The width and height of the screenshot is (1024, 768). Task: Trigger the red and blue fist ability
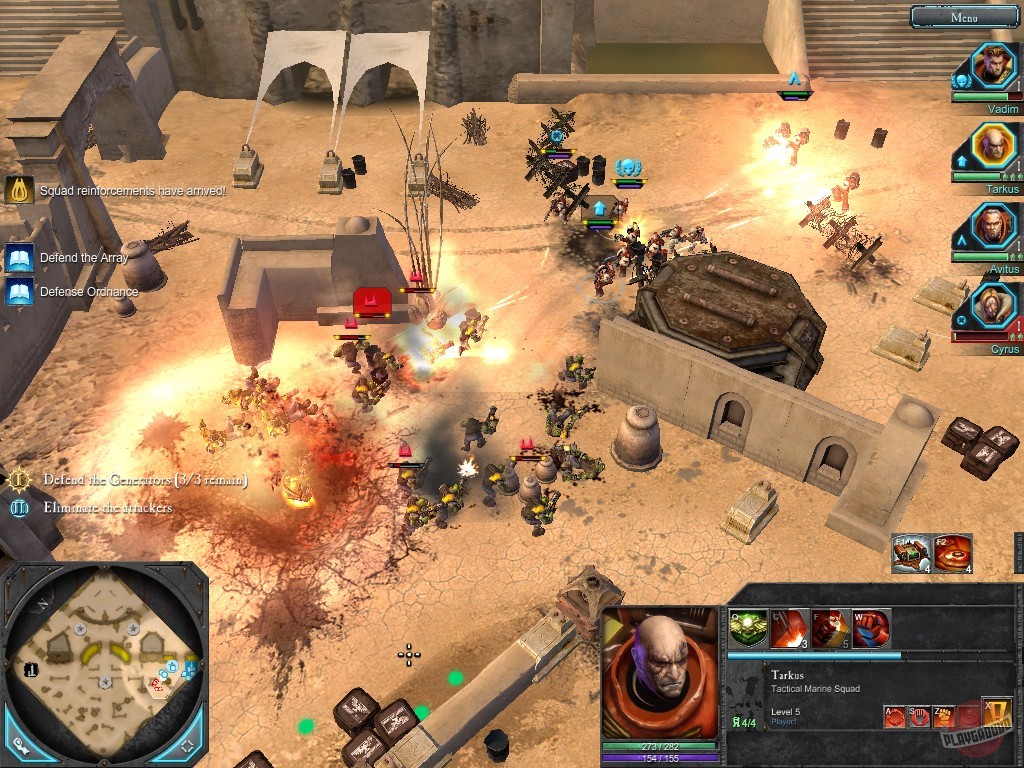871,628
